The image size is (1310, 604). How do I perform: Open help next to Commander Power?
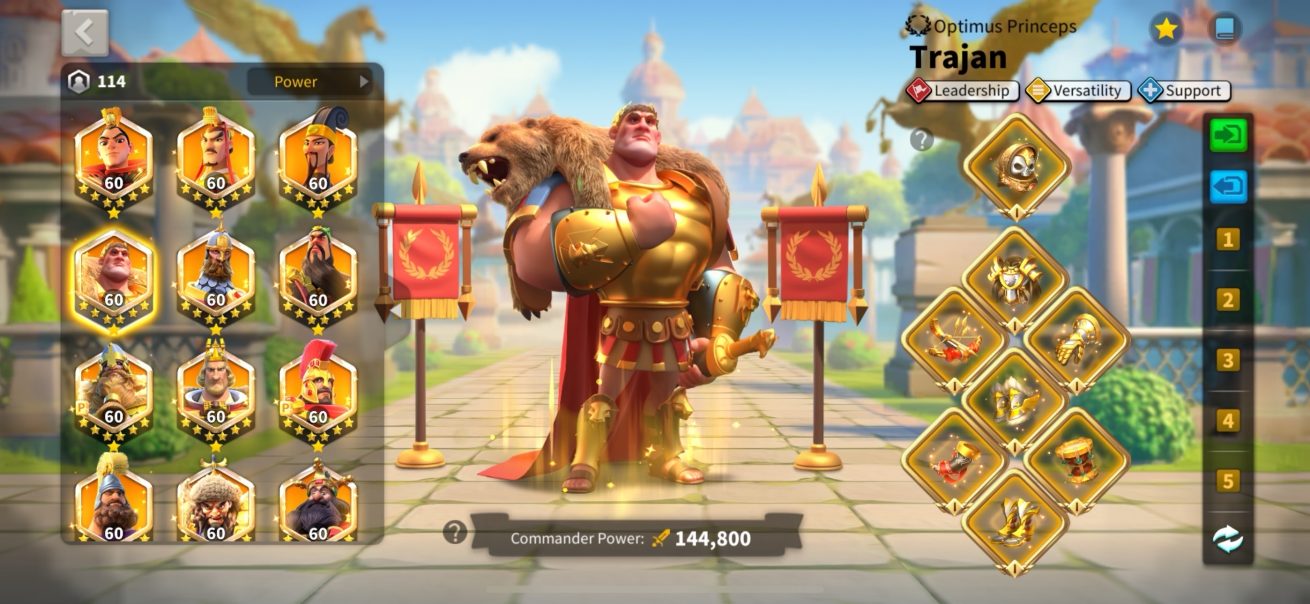click(x=455, y=532)
